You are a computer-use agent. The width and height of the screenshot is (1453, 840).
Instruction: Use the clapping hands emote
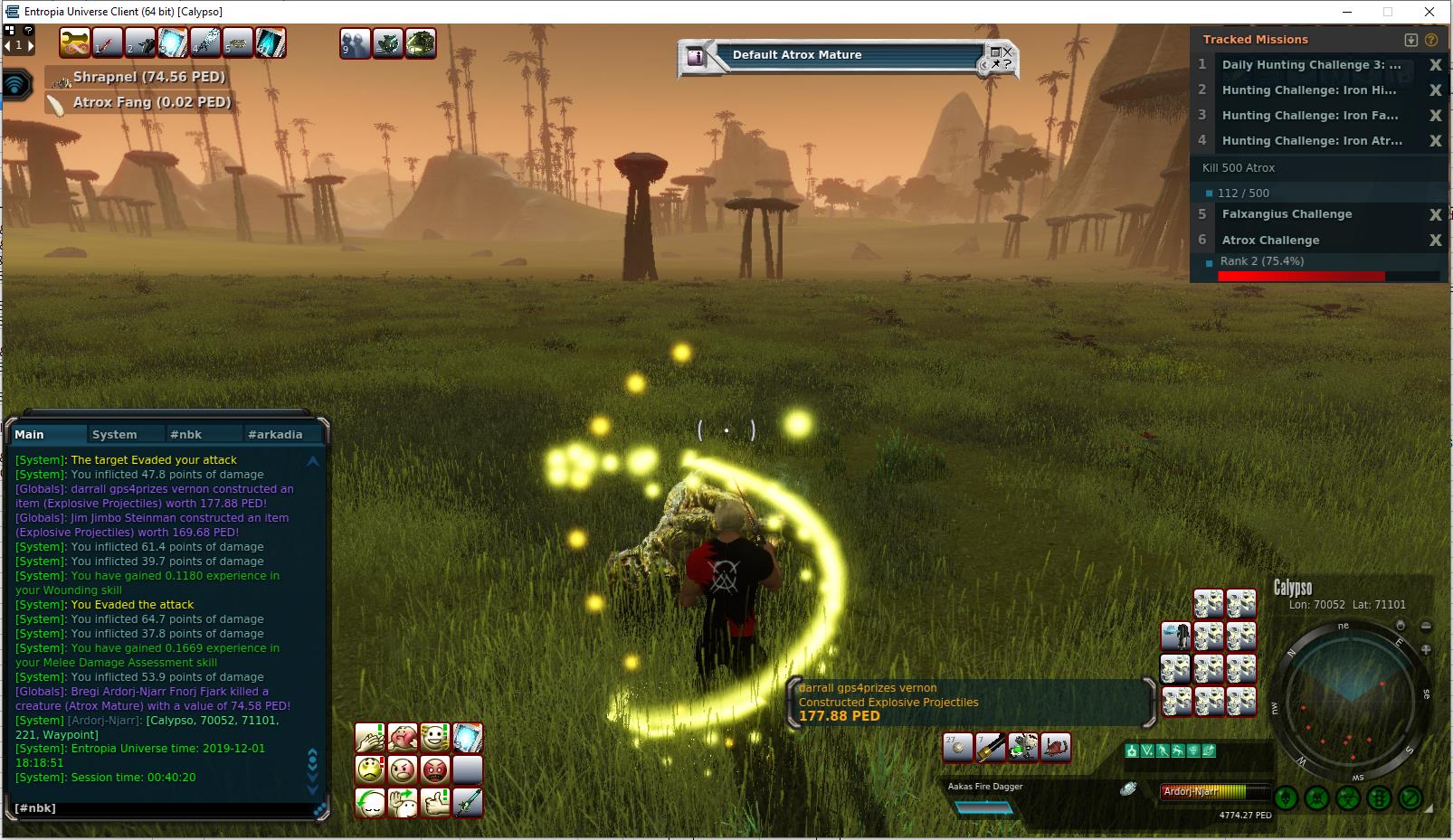(370, 738)
